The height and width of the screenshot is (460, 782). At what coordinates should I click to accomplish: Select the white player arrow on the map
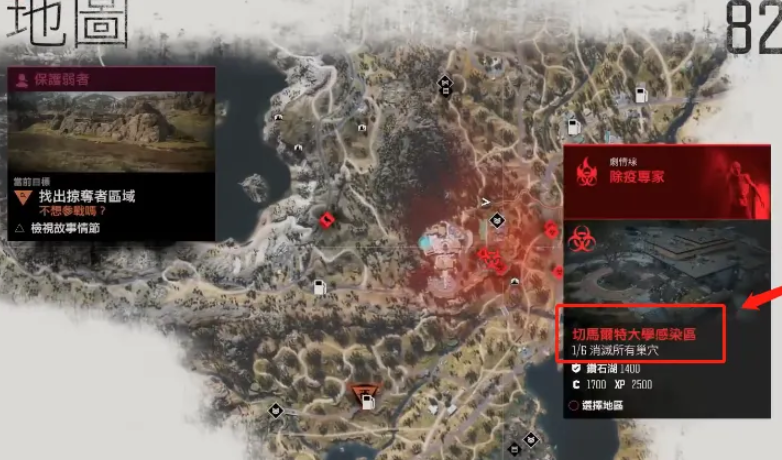[x=485, y=203]
